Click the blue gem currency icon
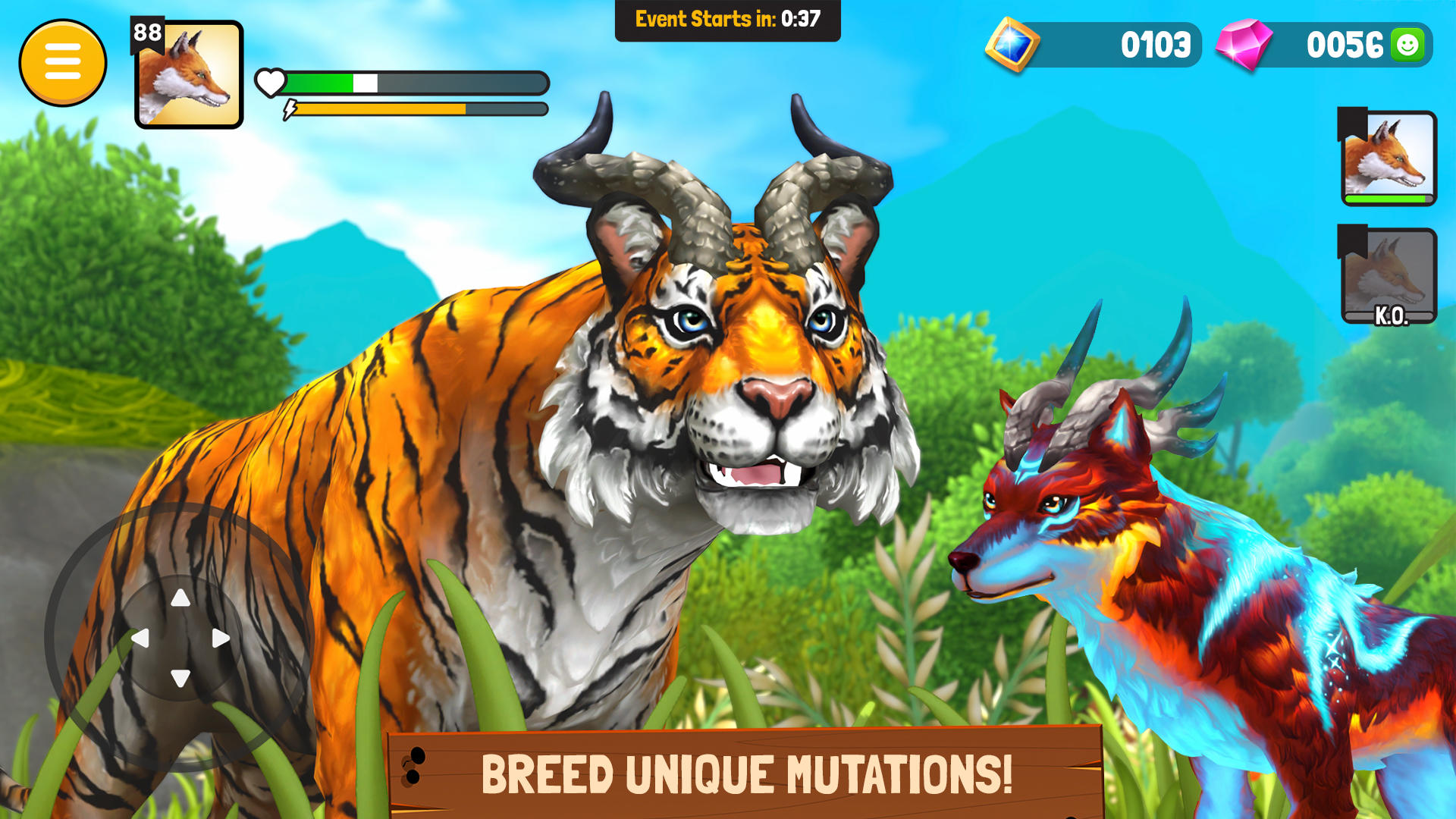 point(1014,45)
